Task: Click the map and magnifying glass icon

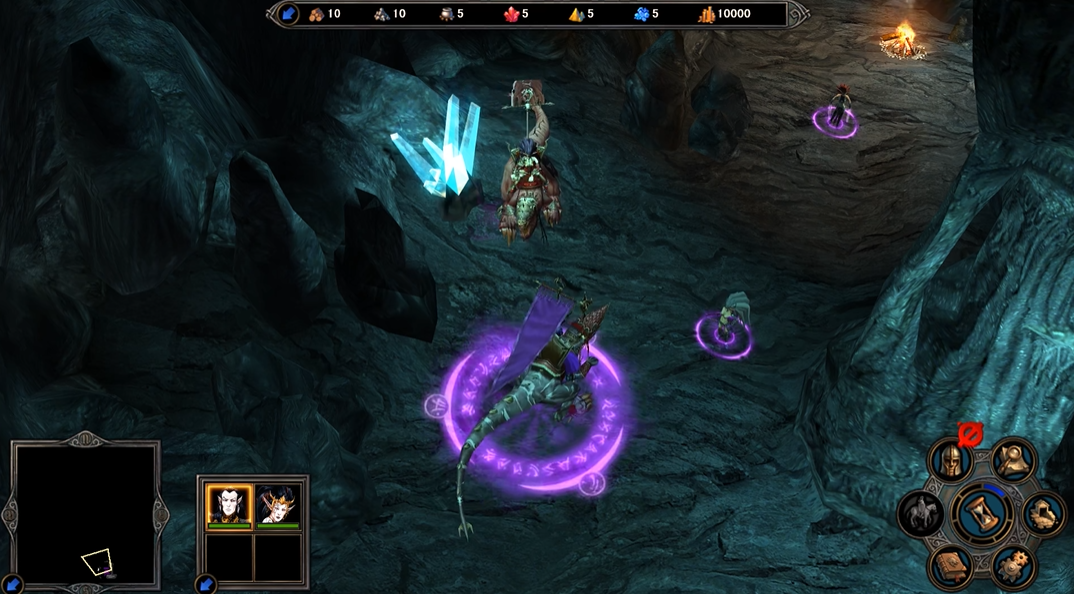Action: point(1014,459)
